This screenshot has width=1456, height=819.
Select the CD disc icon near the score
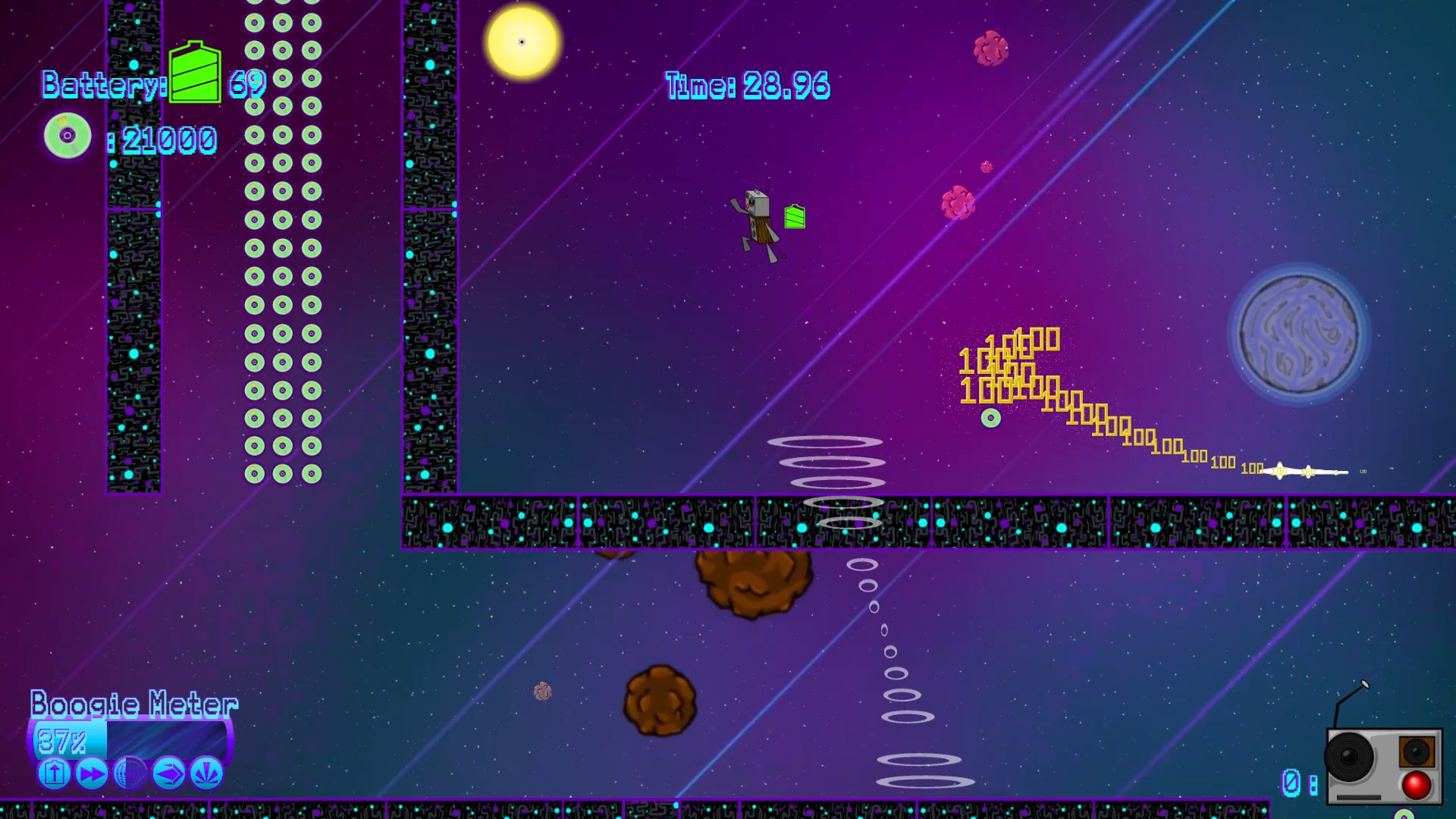coord(67,135)
